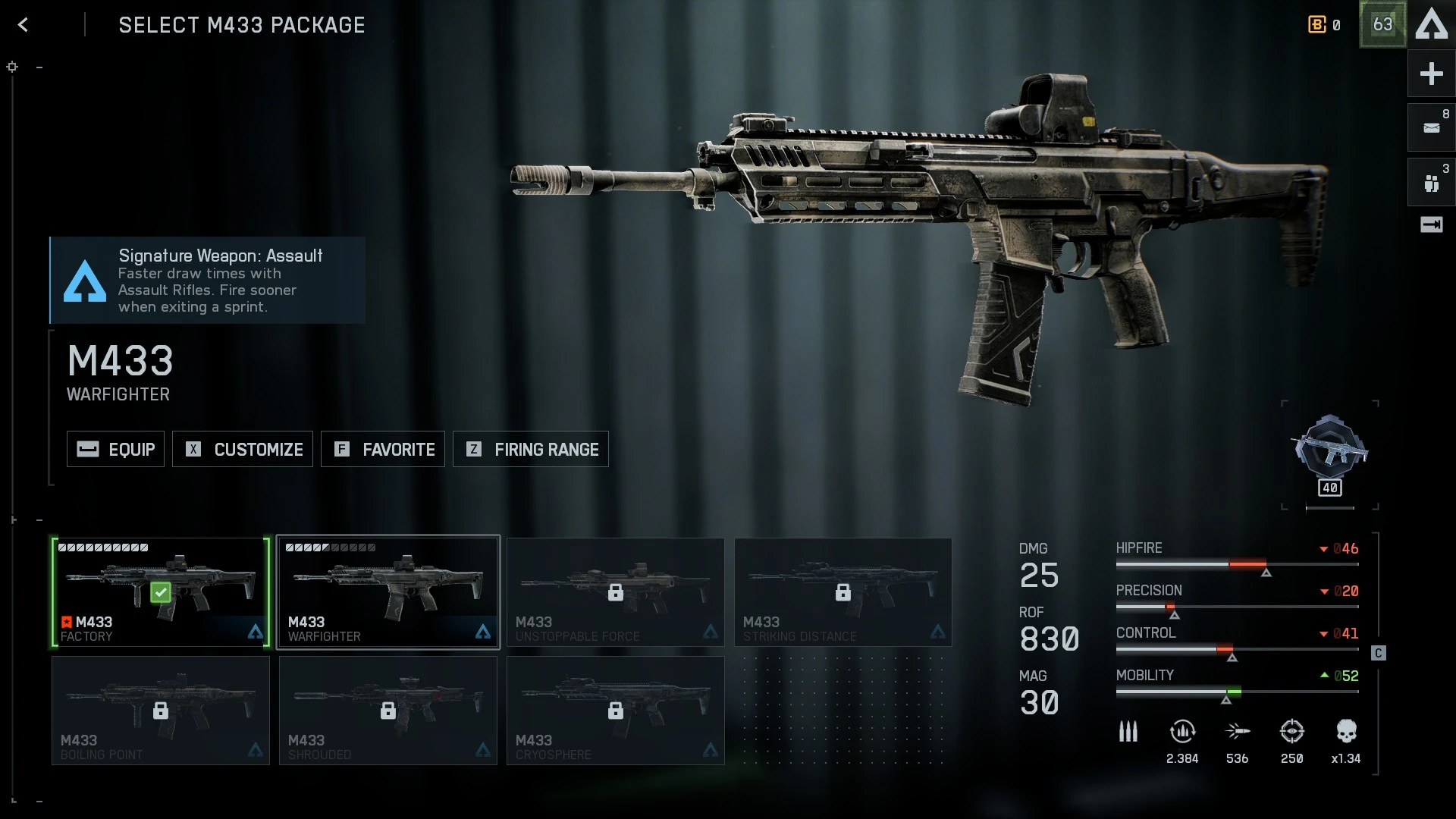1456x819 pixels.
Task: Pick the locked Striking Distance package
Action: point(843,592)
